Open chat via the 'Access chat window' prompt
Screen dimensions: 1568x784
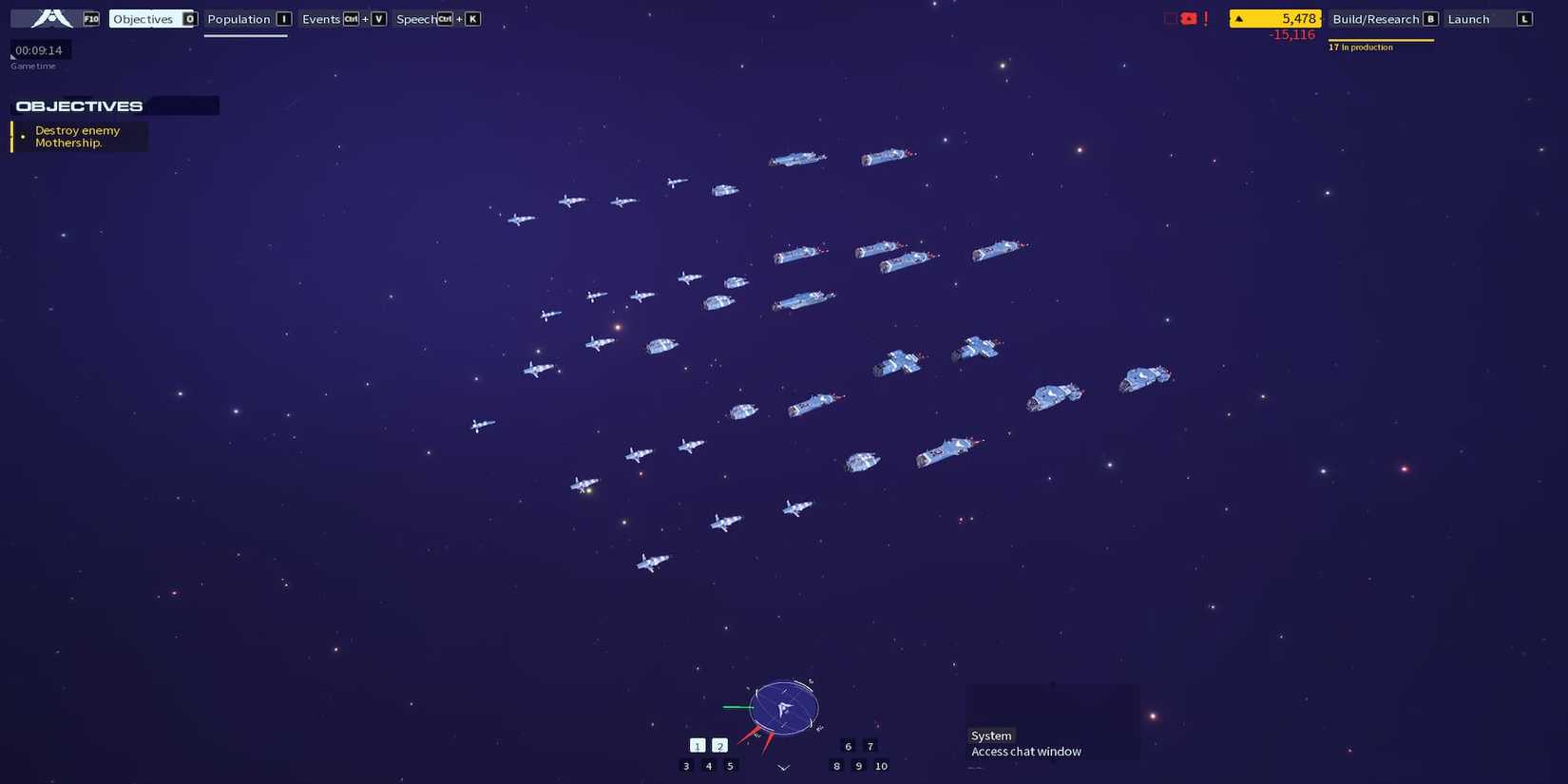click(x=1025, y=751)
